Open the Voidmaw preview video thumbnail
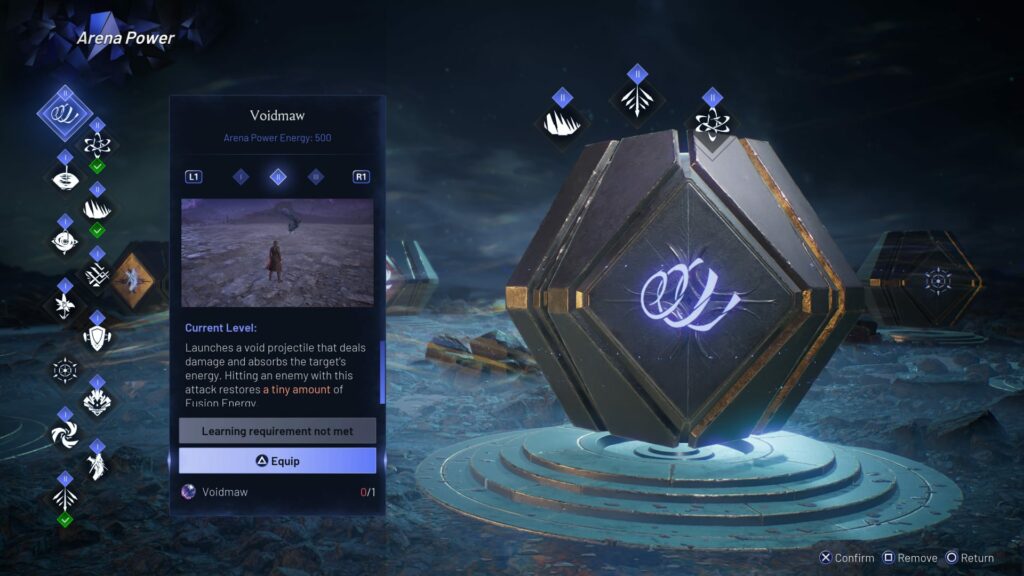The width and height of the screenshot is (1024, 576). click(x=277, y=252)
